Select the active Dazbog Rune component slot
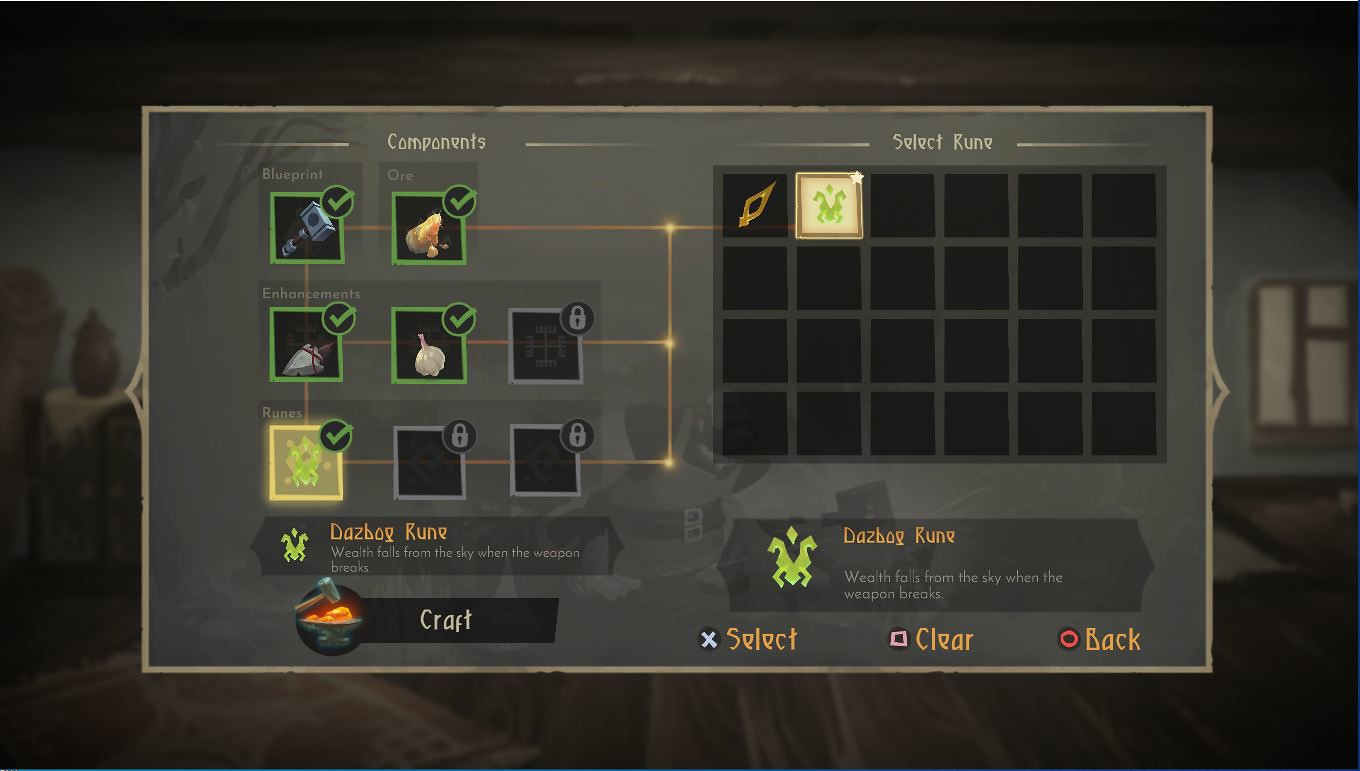This screenshot has width=1360, height=771. pyautogui.click(x=306, y=463)
